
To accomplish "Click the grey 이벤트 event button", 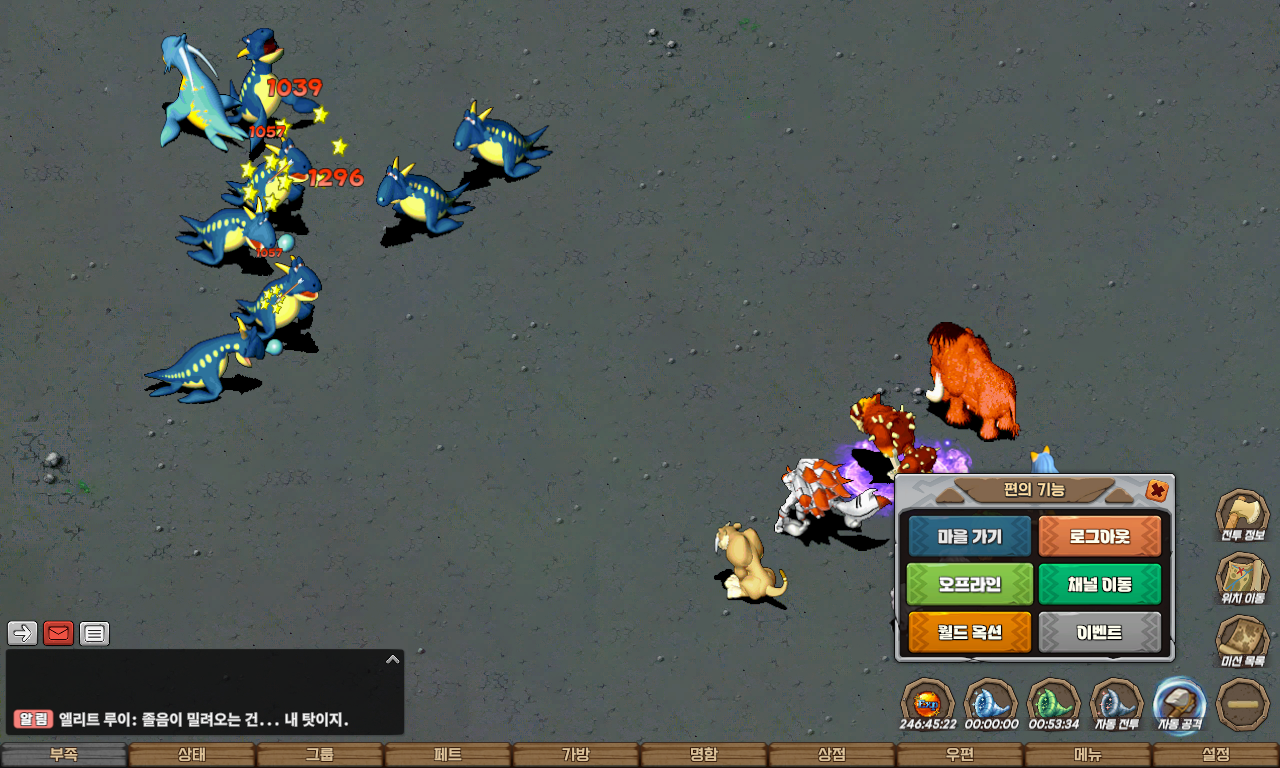I will pos(1099,632).
